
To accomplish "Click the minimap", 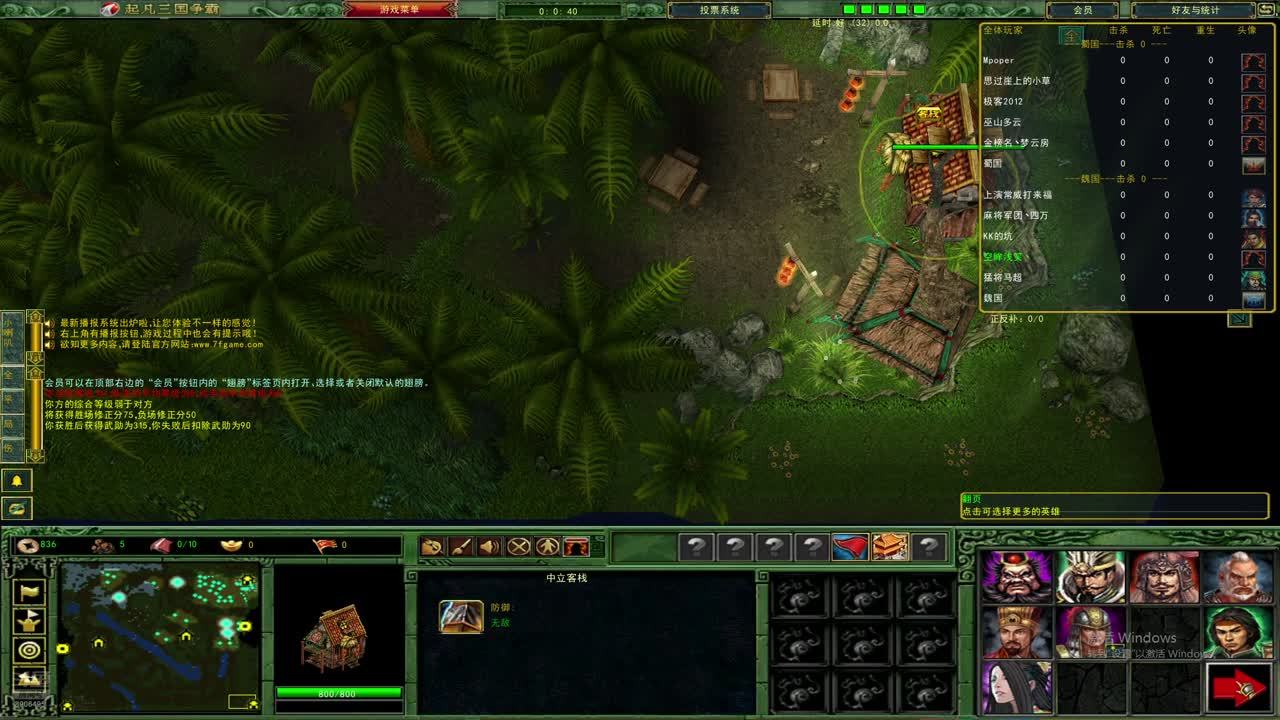I will click(159, 622).
